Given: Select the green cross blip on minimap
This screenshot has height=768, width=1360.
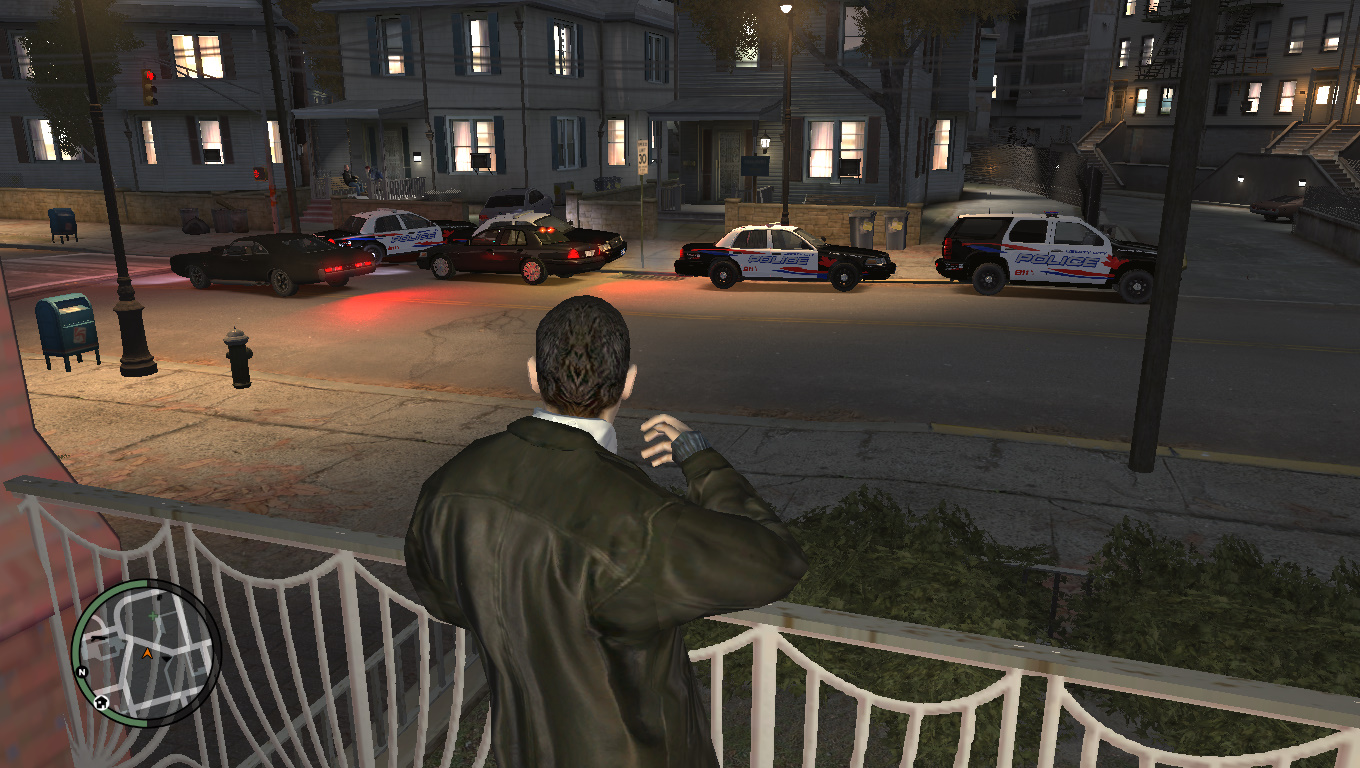Looking at the screenshot, I should point(154,616).
